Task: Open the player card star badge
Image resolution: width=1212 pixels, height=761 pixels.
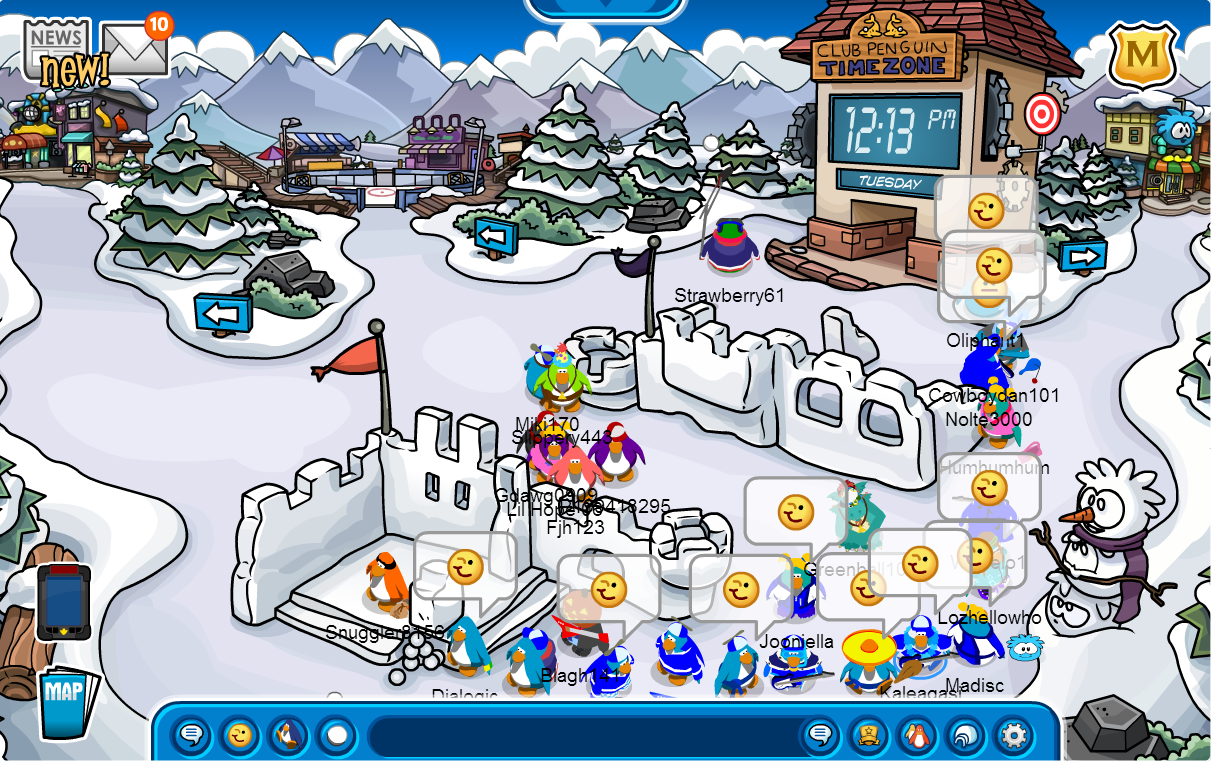Action: click(869, 736)
